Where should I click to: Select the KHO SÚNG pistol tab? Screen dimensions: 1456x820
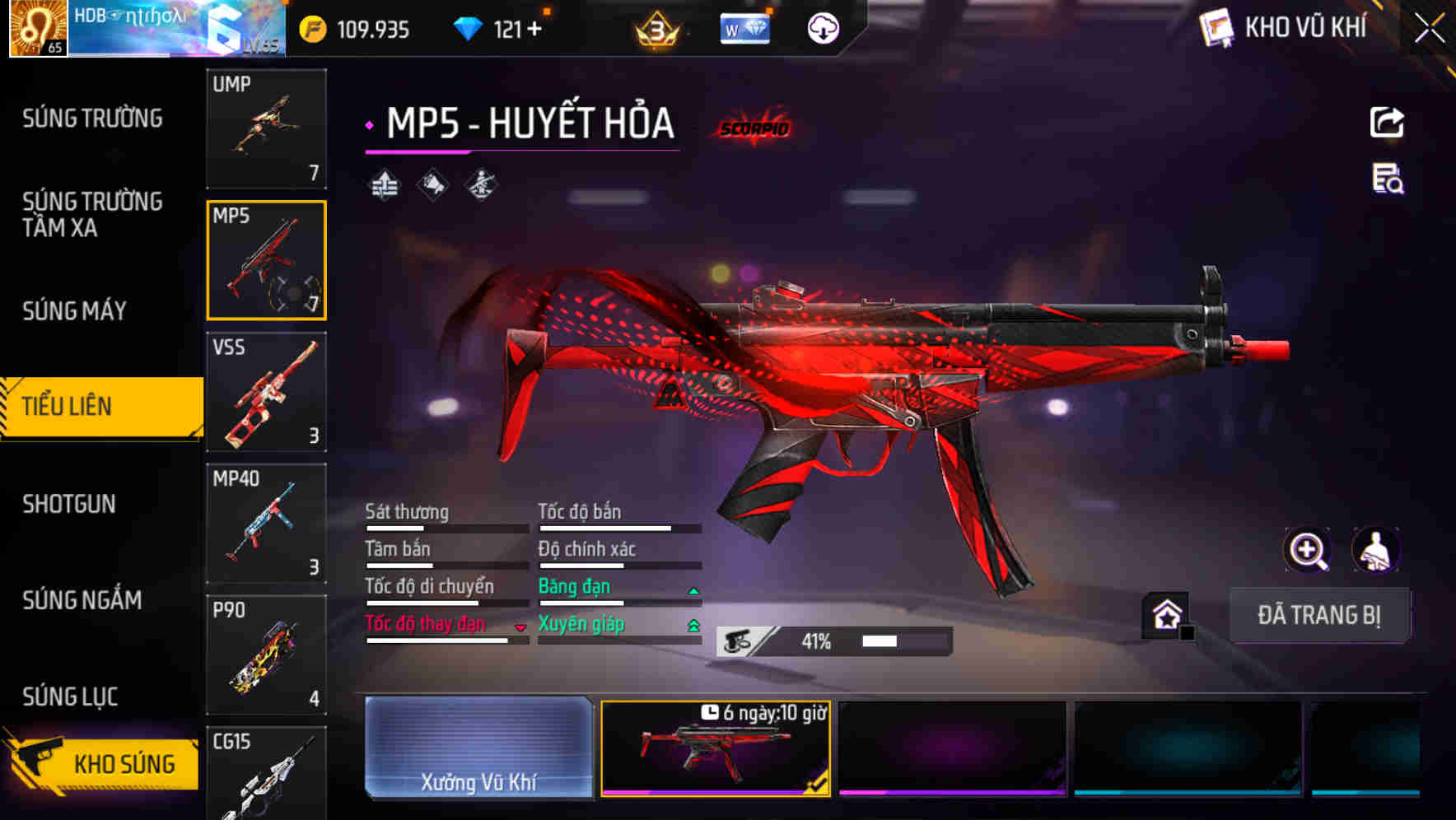pos(100,762)
